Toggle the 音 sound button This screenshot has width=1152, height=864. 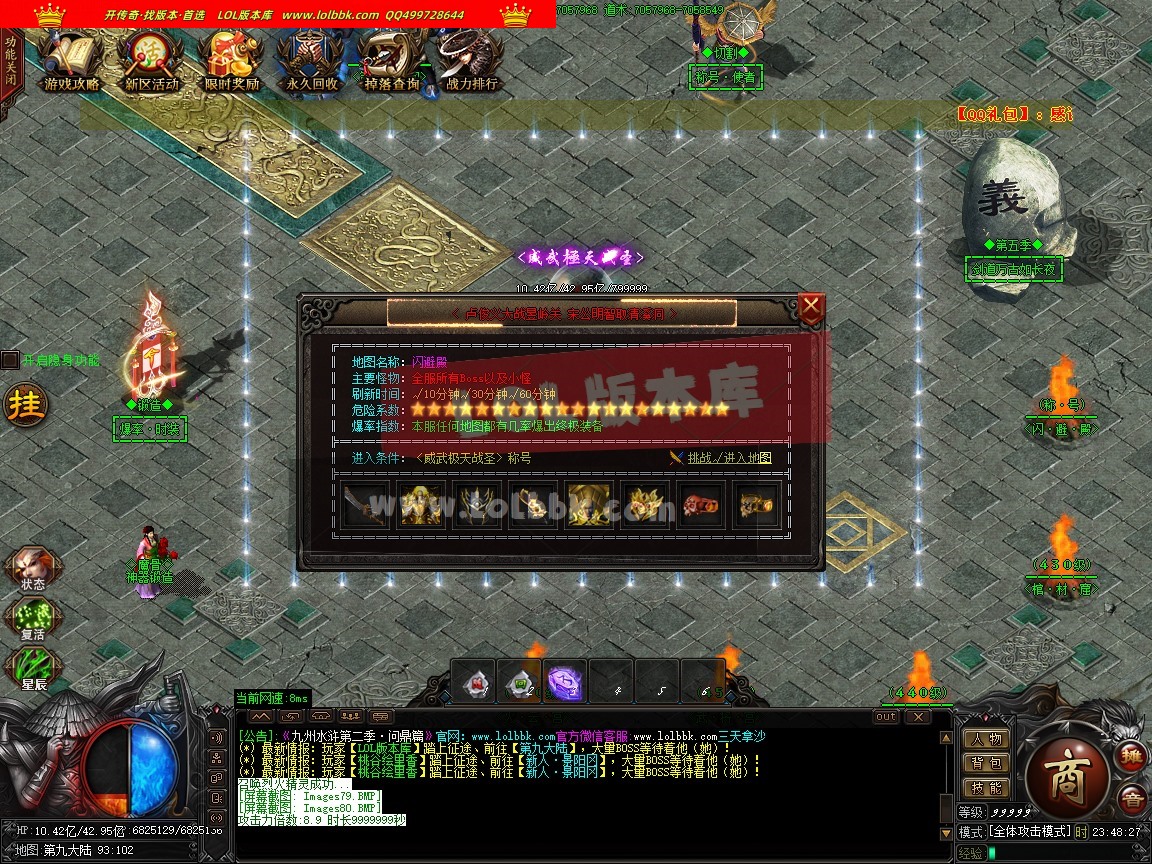click(1132, 798)
